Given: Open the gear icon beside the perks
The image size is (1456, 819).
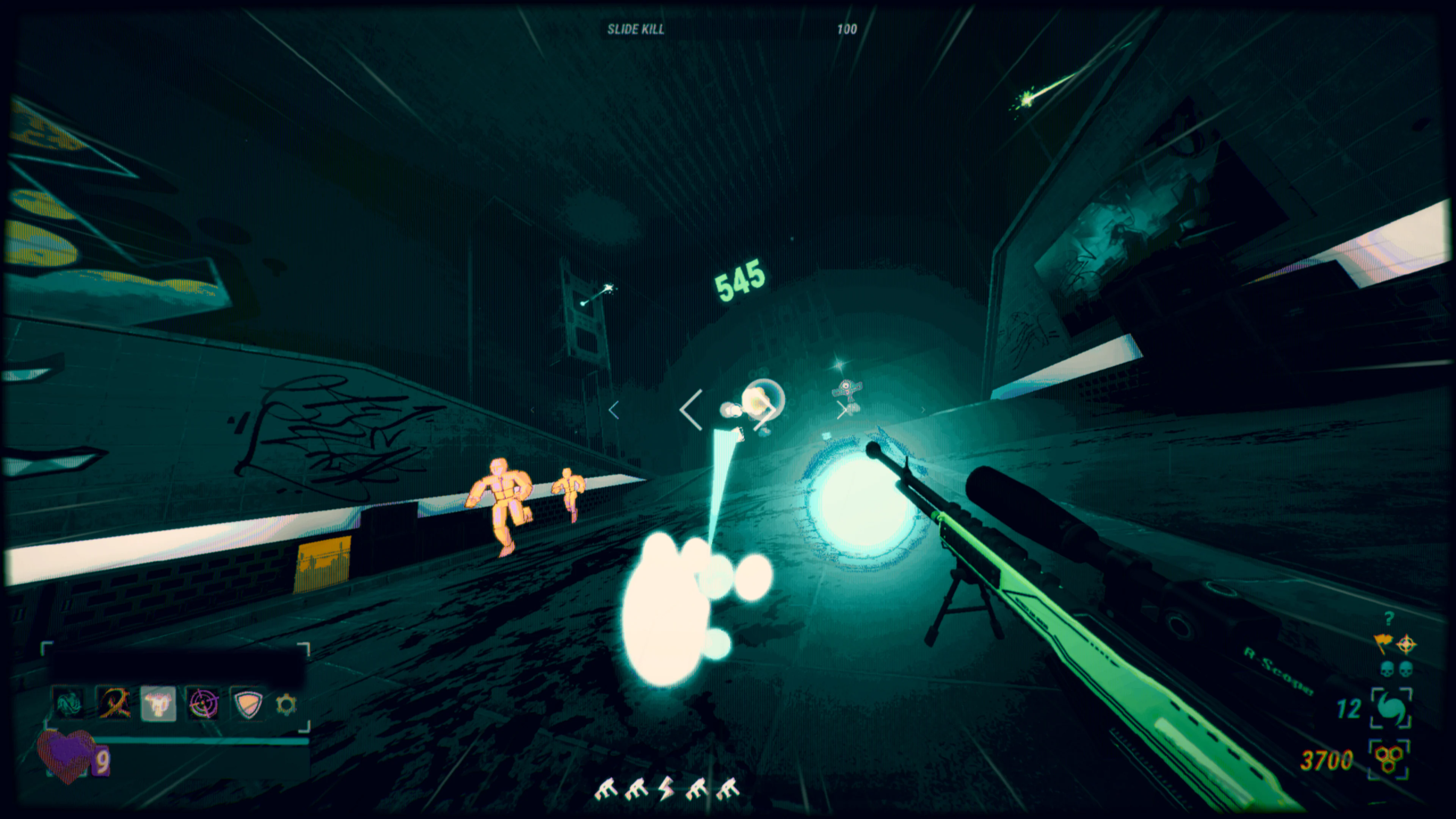Looking at the screenshot, I should (287, 704).
